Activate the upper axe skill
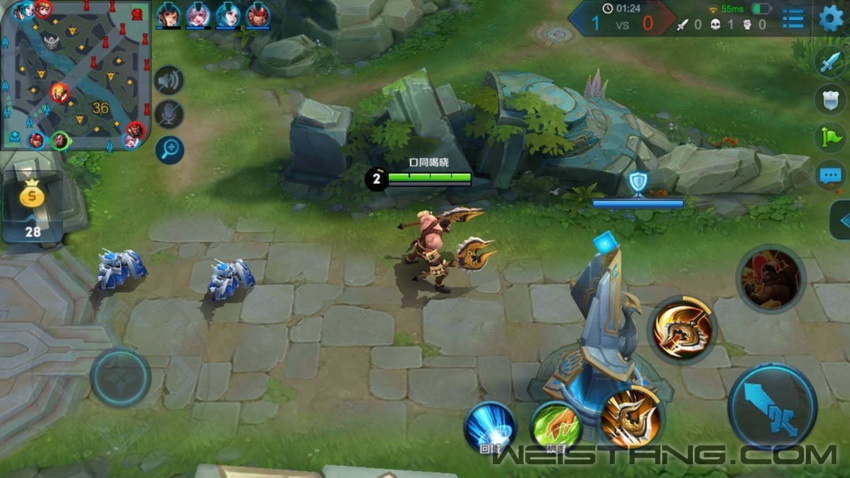 [x=683, y=328]
